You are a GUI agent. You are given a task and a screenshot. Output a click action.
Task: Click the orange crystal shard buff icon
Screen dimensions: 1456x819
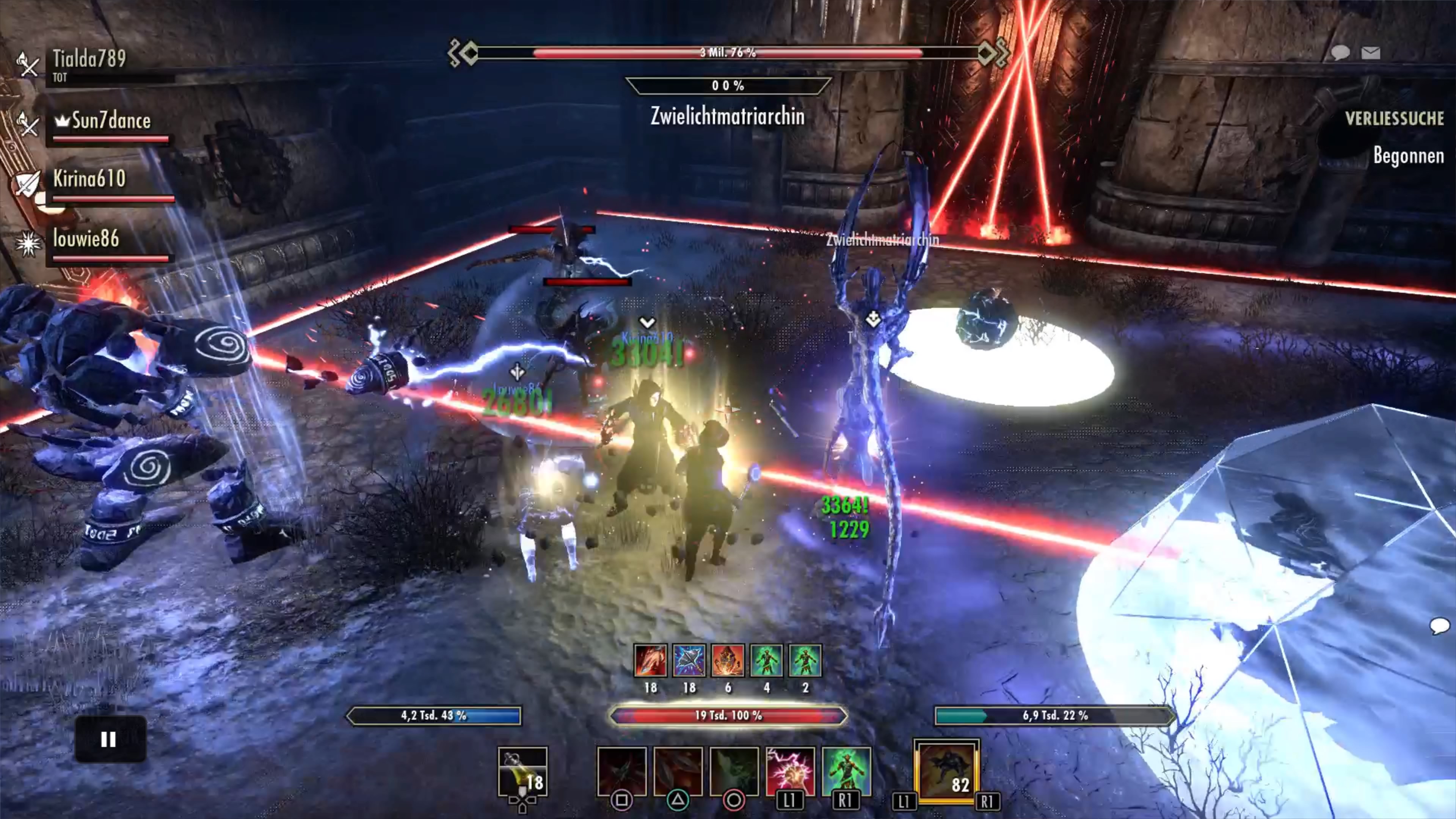pyautogui.click(x=728, y=660)
